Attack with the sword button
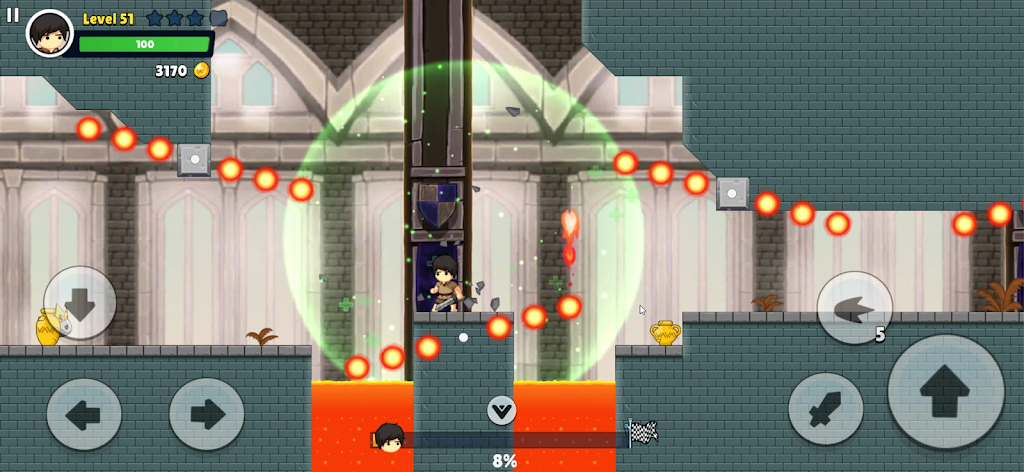The width and height of the screenshot is (1024, 472). click(825, 409)
